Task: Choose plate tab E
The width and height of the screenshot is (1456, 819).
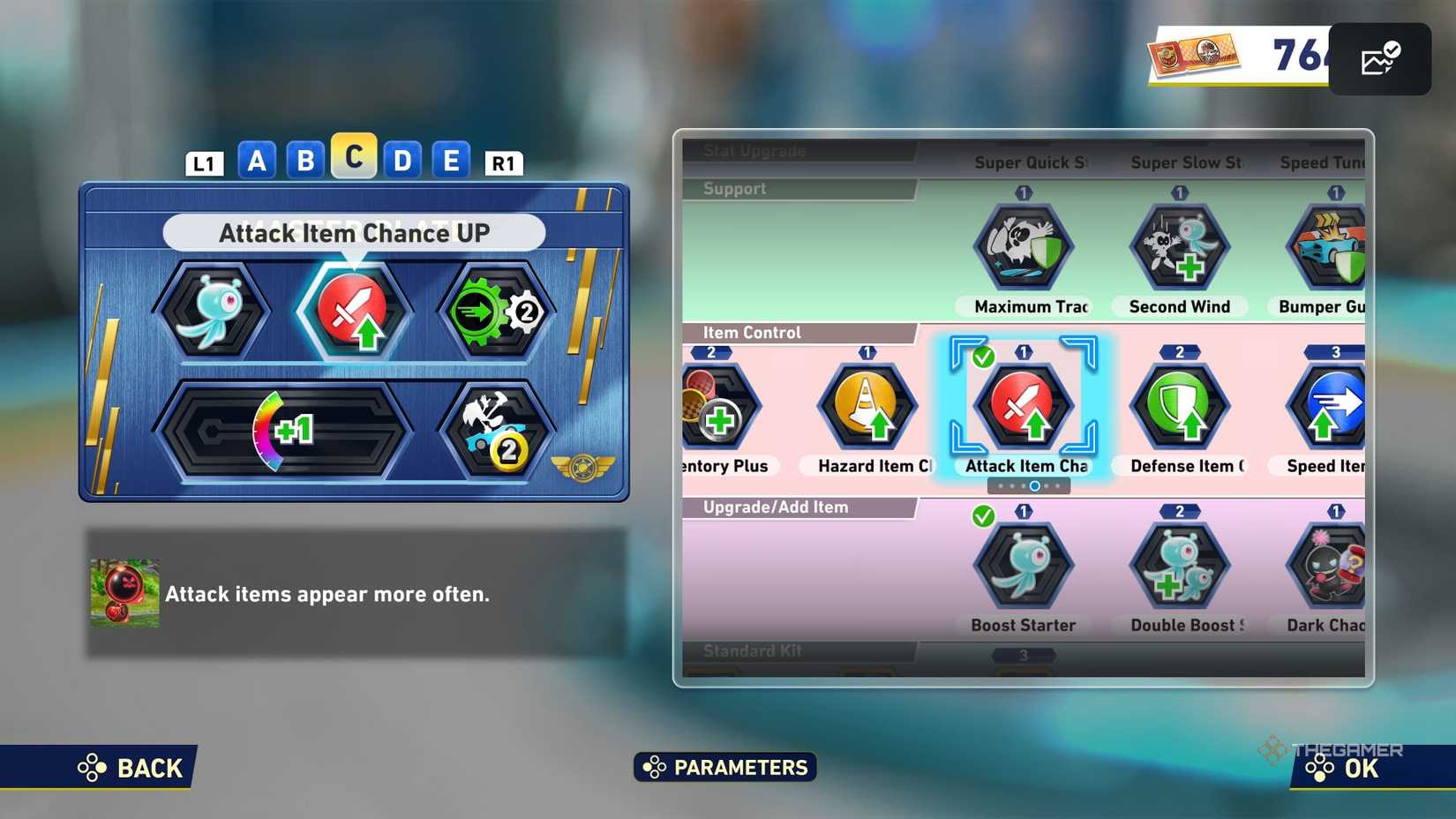Action: (x=451, y=161)
